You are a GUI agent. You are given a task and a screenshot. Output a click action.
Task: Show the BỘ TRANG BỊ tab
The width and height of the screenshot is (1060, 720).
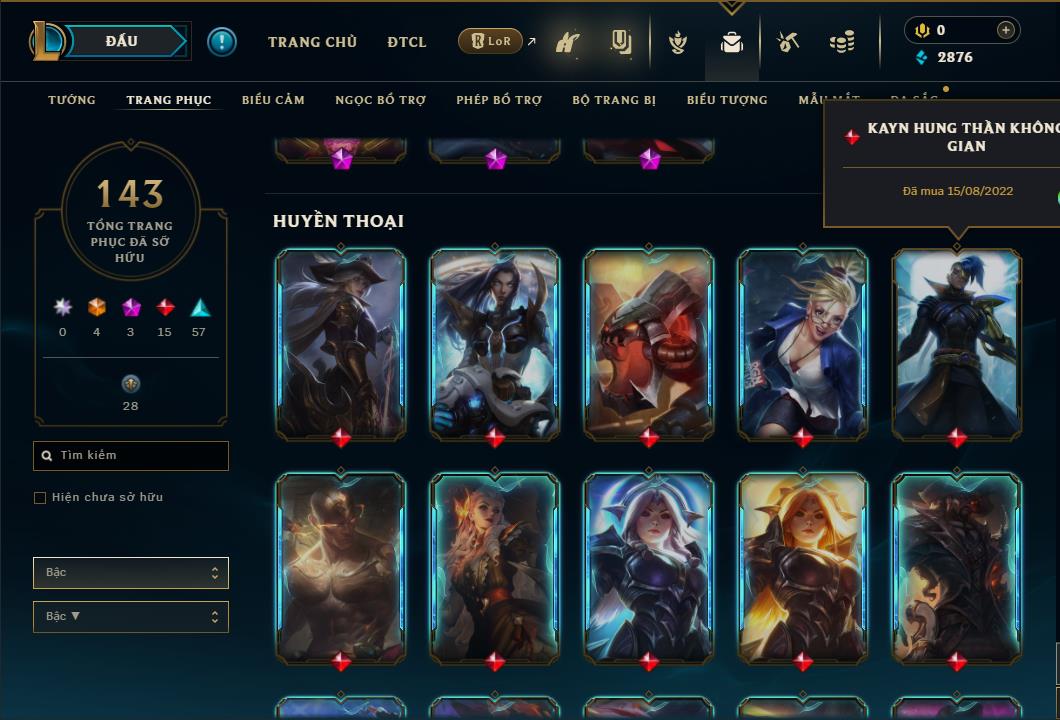click(x=614, y=100)
